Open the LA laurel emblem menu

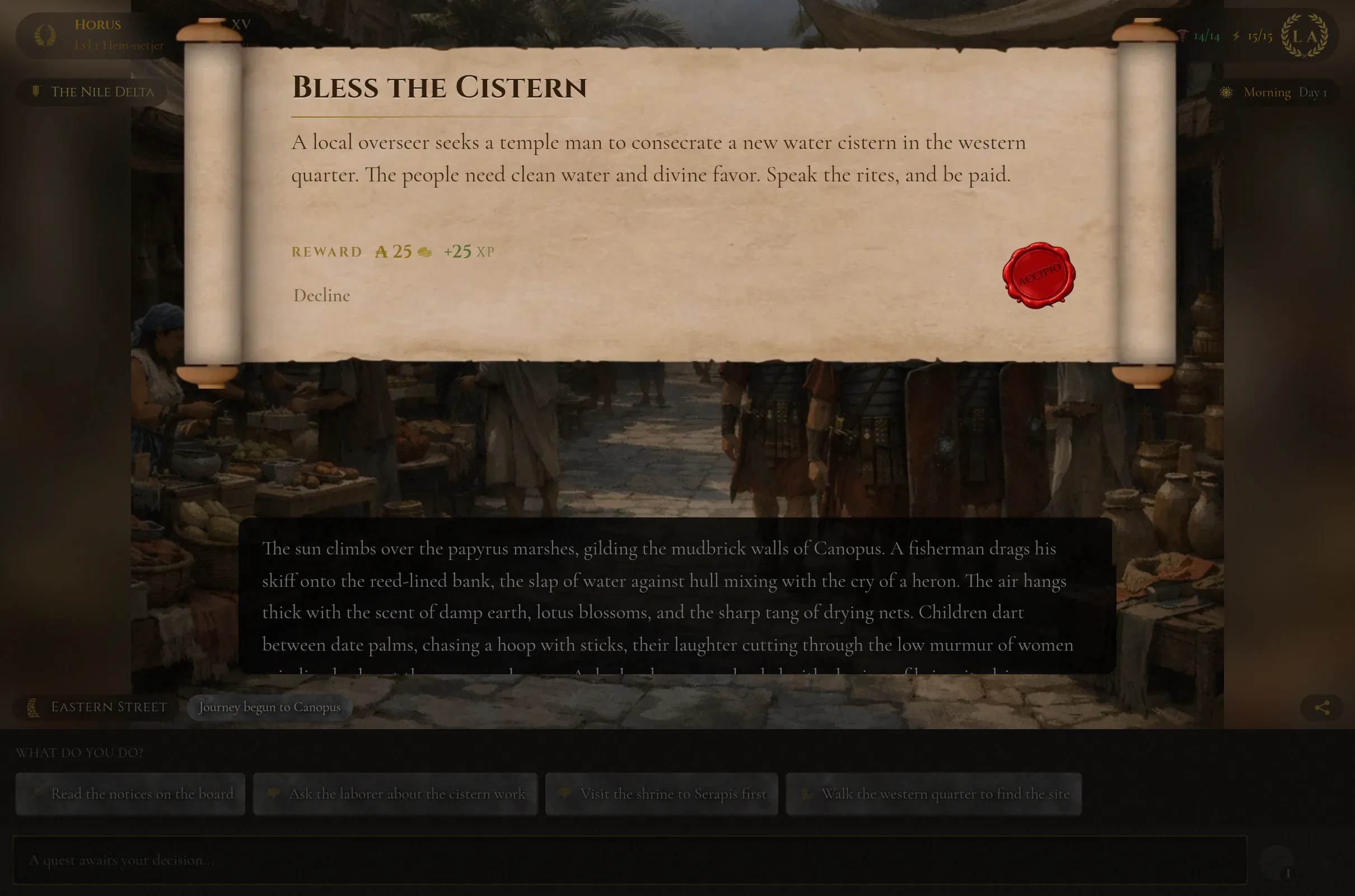[1306, 35]
